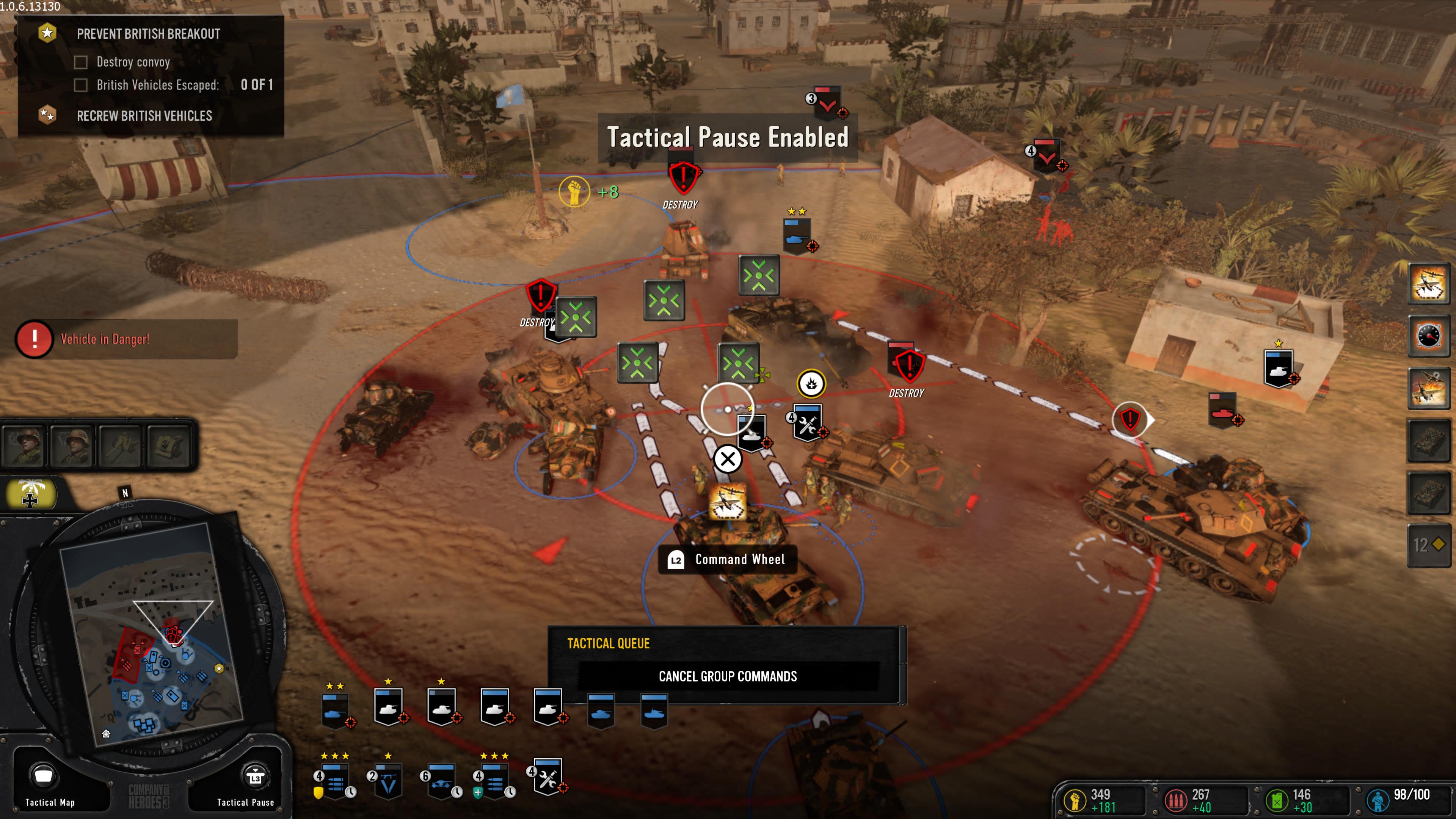The height and width of the screenshot is (819, 1456).
Task: Open the Afrika Korps palm tree emblem
Action: click(x=30, y=494)
